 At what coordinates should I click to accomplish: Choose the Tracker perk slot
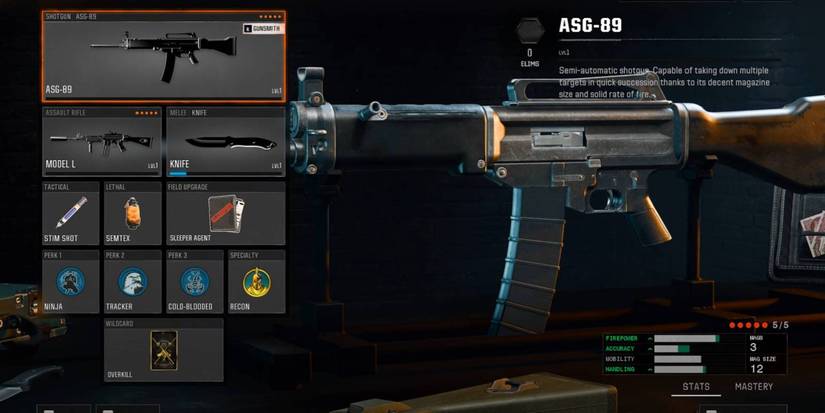point(133,283)
